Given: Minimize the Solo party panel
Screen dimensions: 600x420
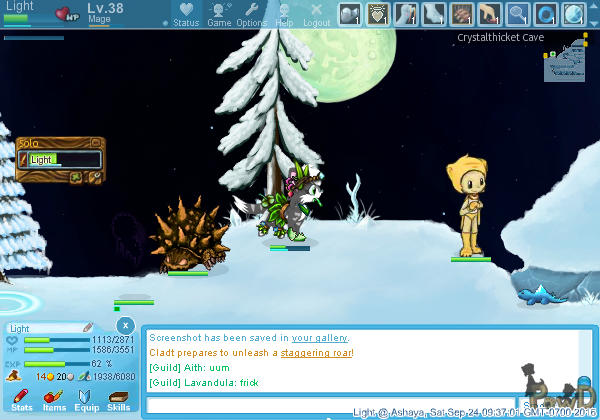Looking at the screenshot, I should point(96,143).
